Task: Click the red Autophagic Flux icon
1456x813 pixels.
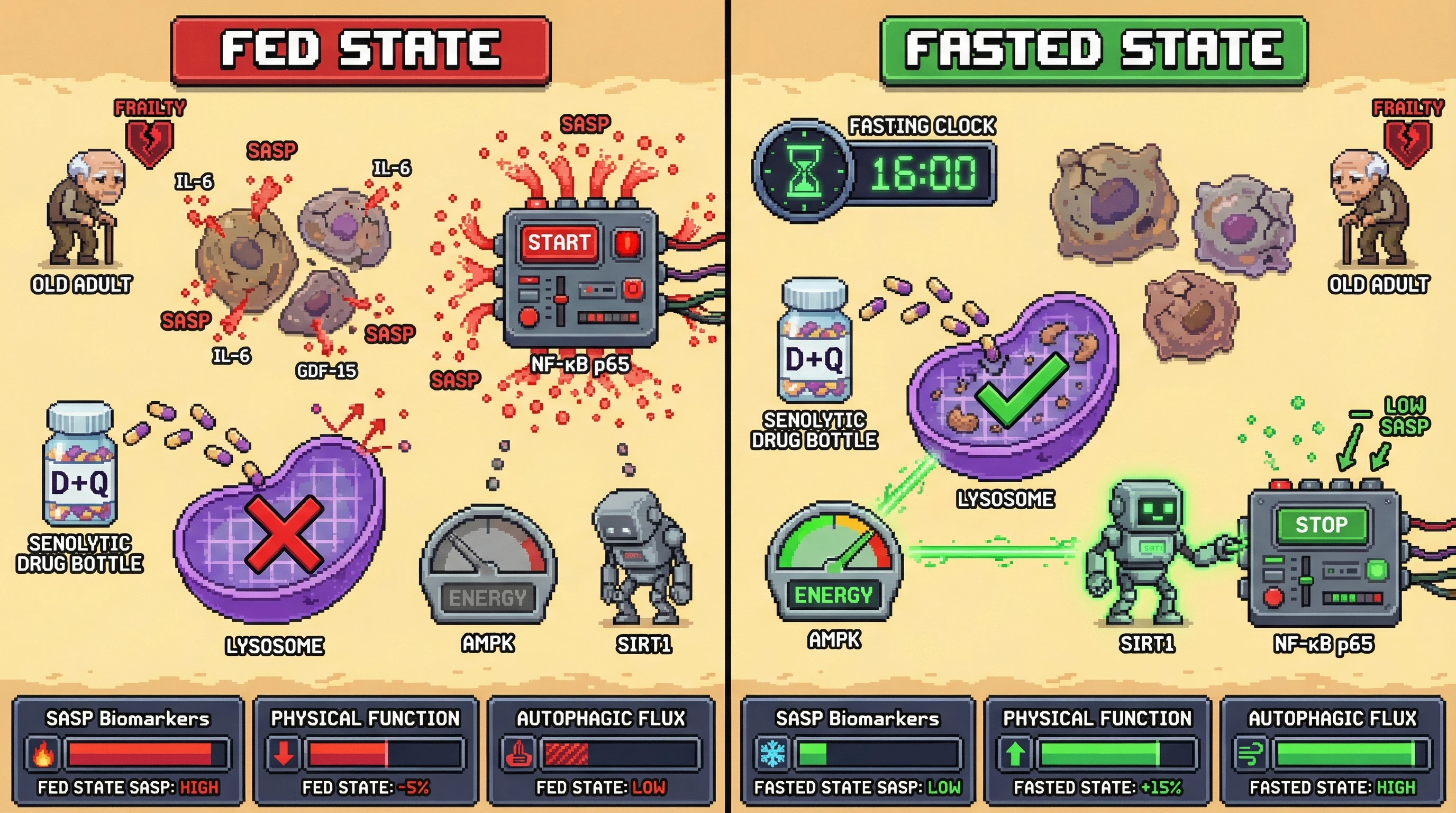Action: click(x=519, y=754)
